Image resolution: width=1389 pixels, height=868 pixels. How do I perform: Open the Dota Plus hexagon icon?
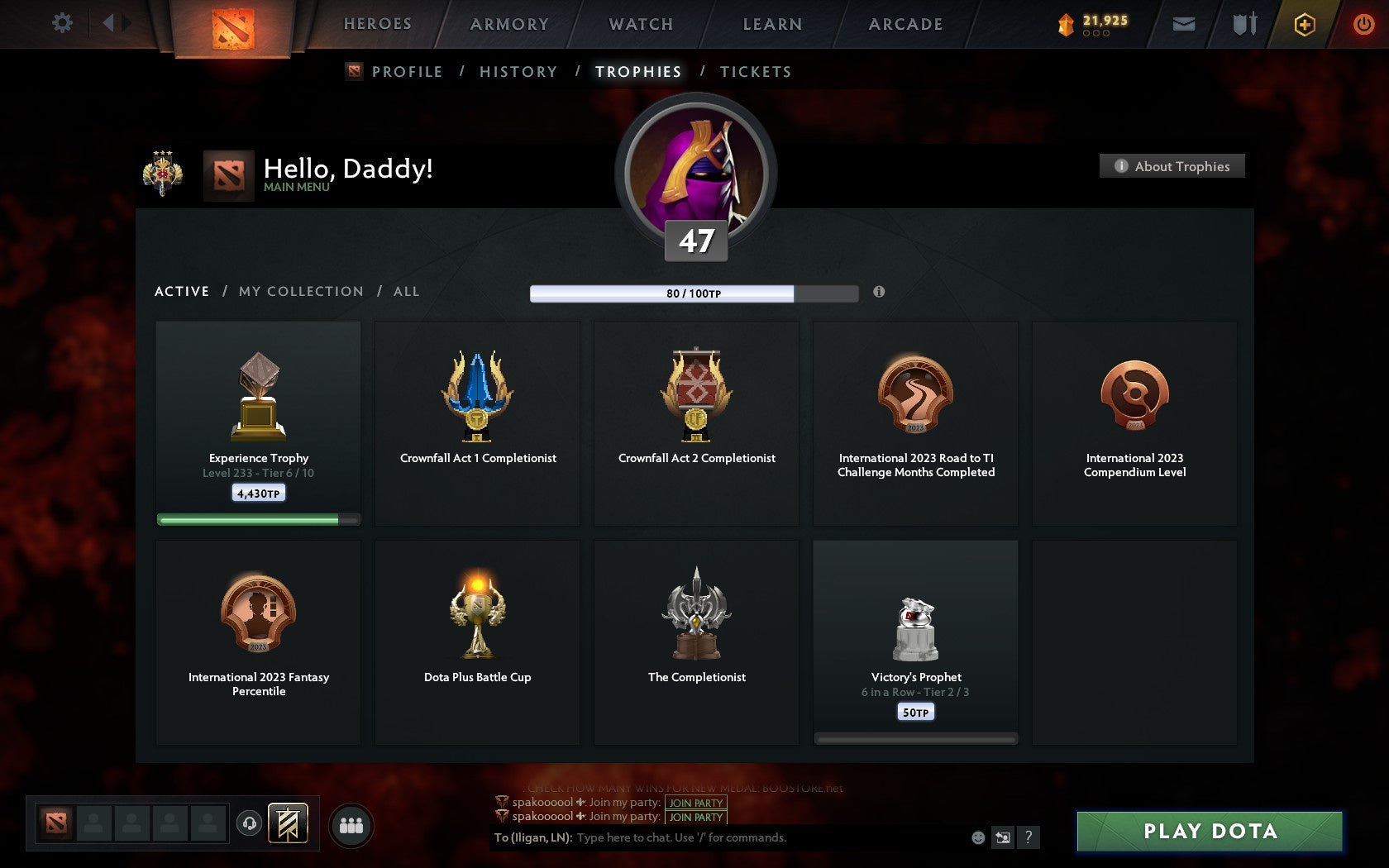tap(1305, 25)
